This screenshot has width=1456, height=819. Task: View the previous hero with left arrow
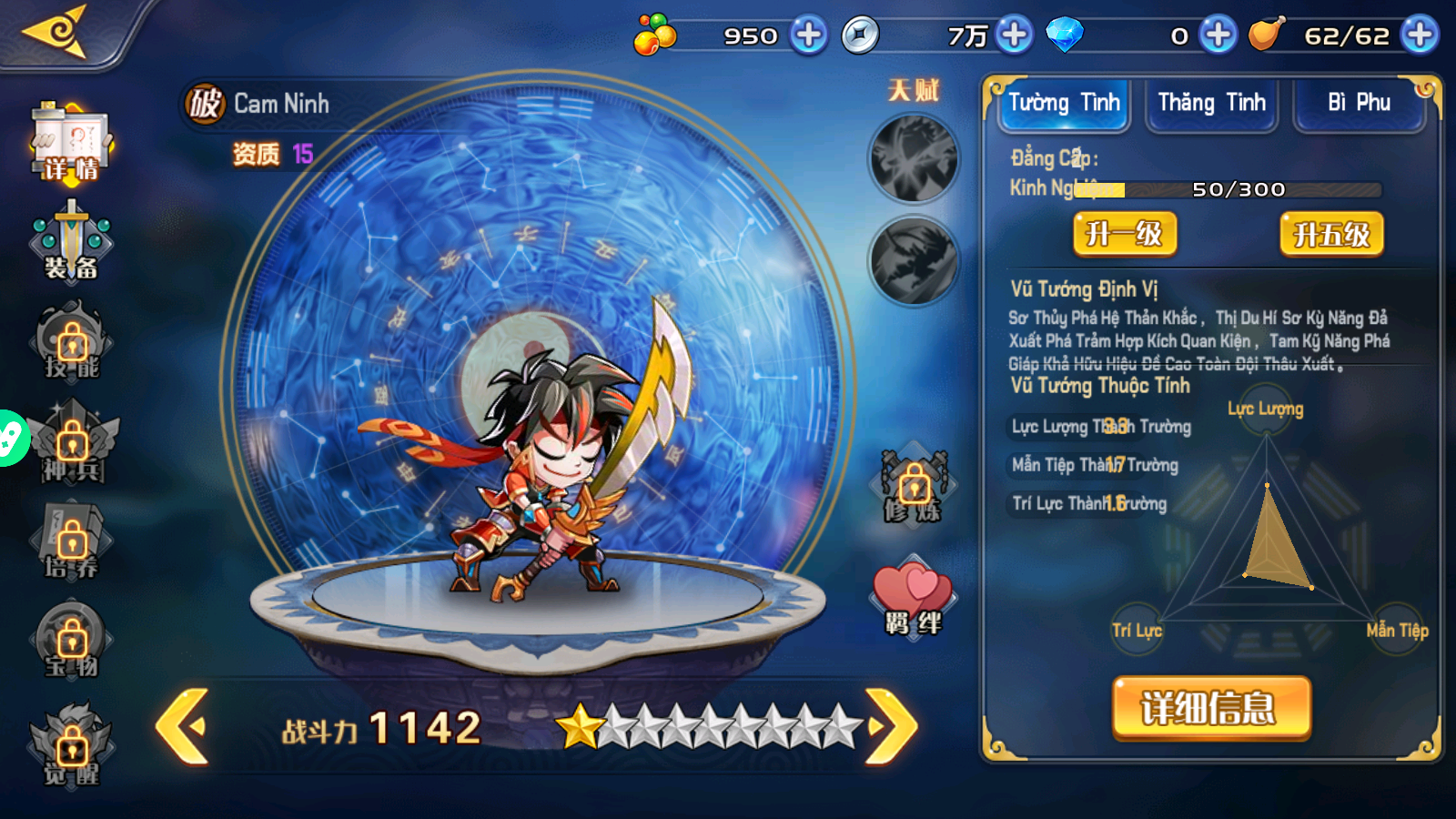184,725
